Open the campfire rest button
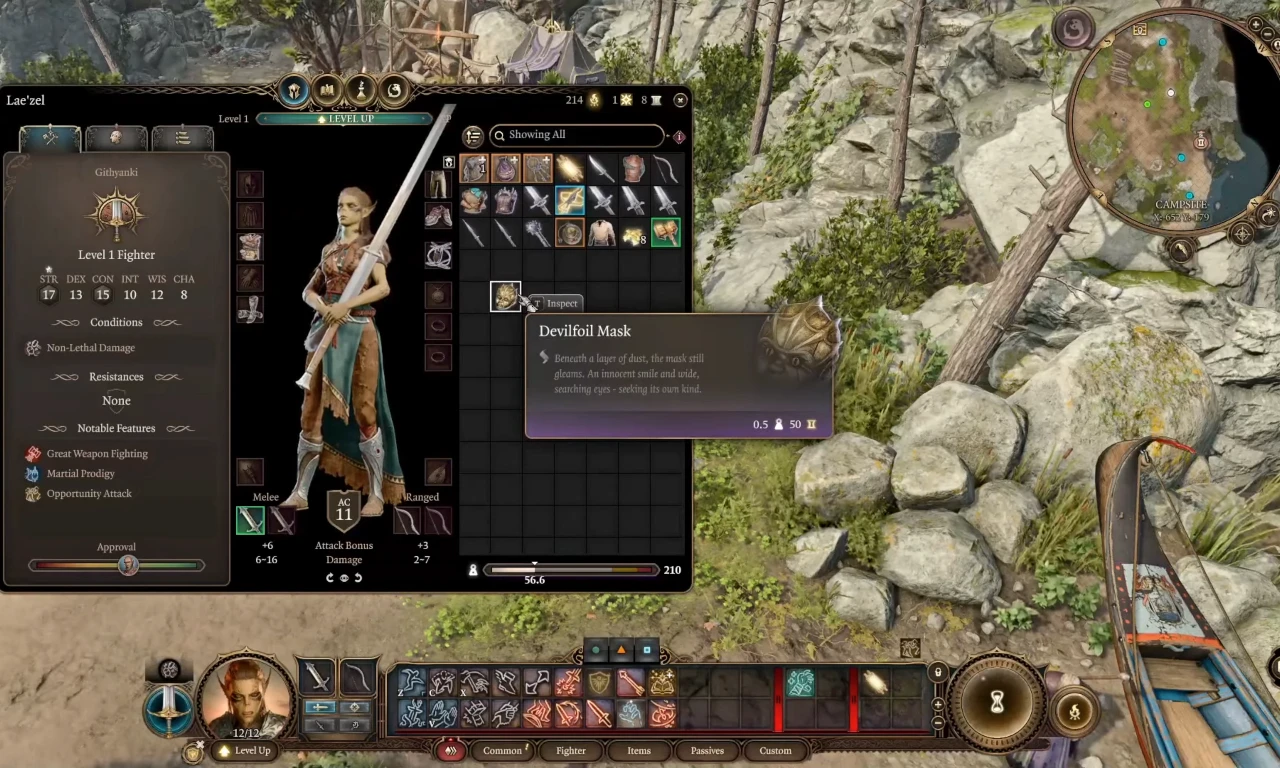The width and height of the screenshot is (1280, 768). pyautogui.click(x=1076, y=712)
